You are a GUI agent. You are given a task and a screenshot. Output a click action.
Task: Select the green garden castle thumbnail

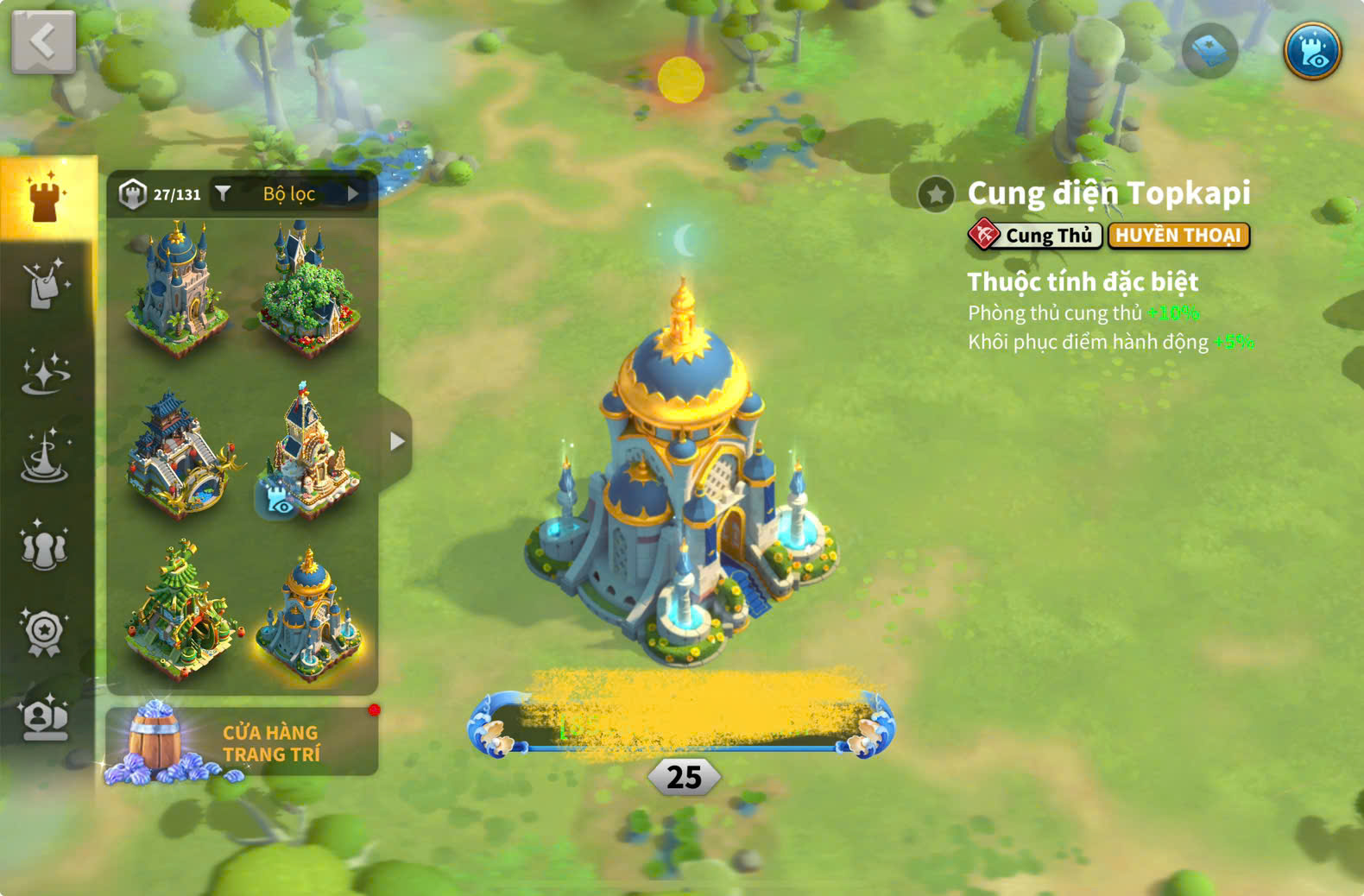308,289
